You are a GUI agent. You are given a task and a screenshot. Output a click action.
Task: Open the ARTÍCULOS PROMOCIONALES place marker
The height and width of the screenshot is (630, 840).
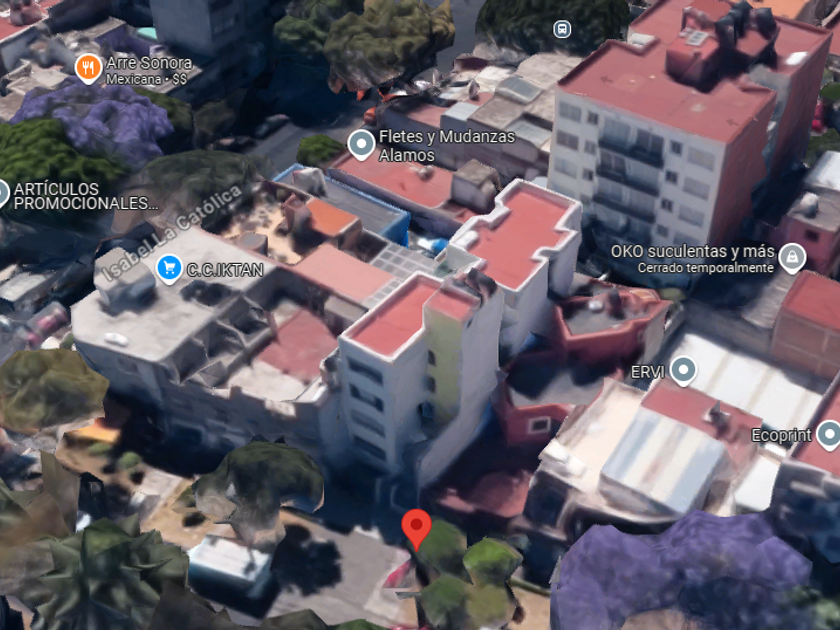[x=3, y=194]
